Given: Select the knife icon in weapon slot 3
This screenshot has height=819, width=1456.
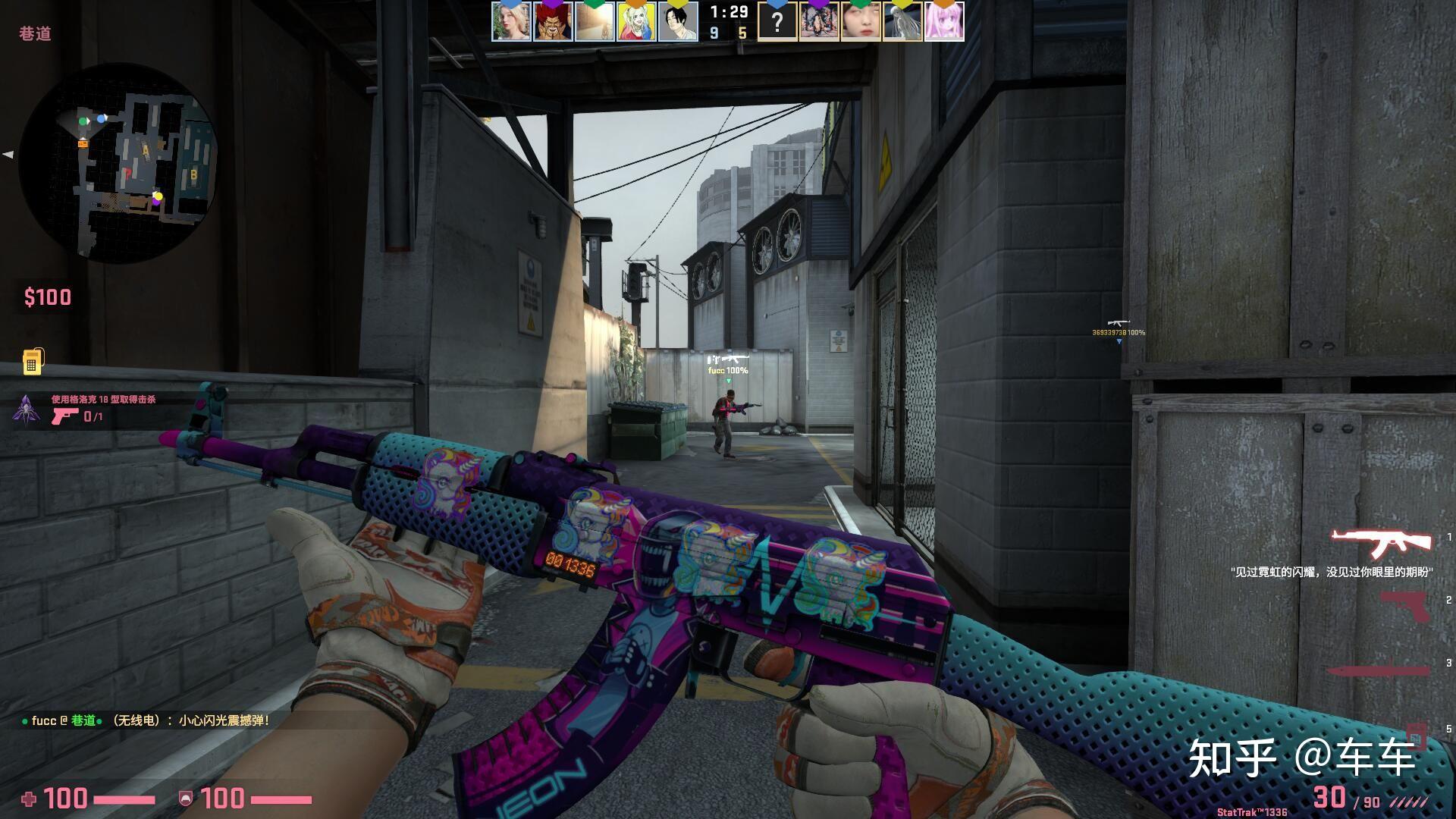Looking at the screenshot, I should coord(1378,670).
